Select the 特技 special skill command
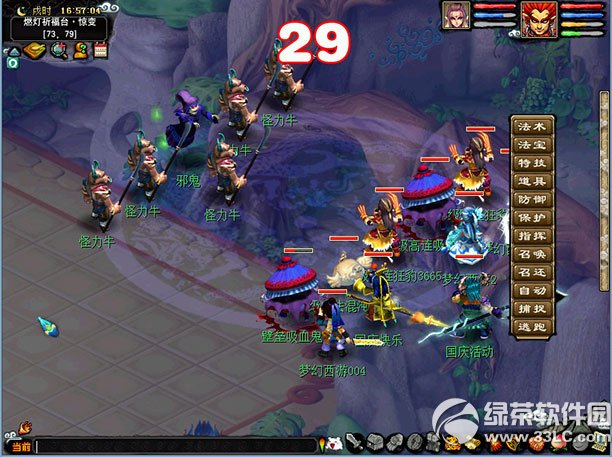Screen dimensions: 612x457 (x=531, y=163)
